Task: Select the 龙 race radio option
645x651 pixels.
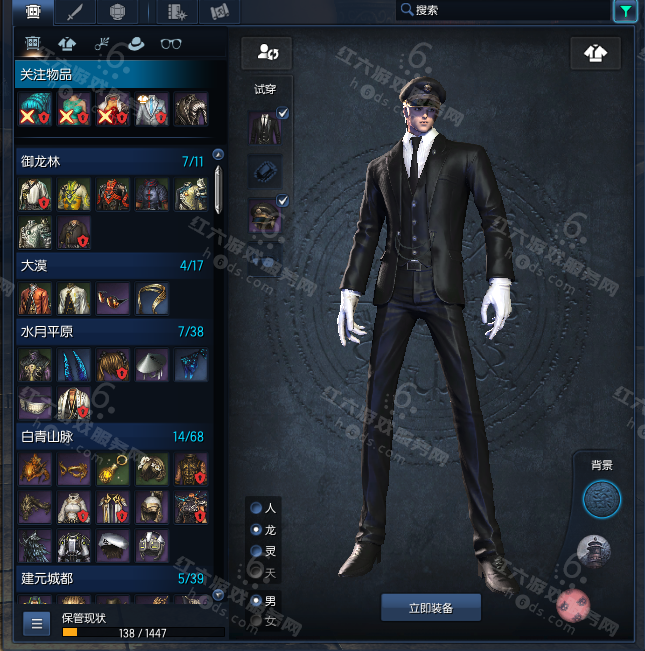Action: pos(257,529)
